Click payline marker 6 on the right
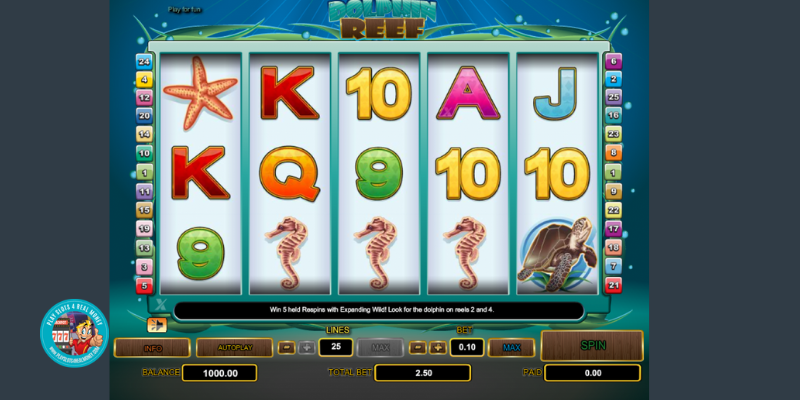 coord(613,61)
